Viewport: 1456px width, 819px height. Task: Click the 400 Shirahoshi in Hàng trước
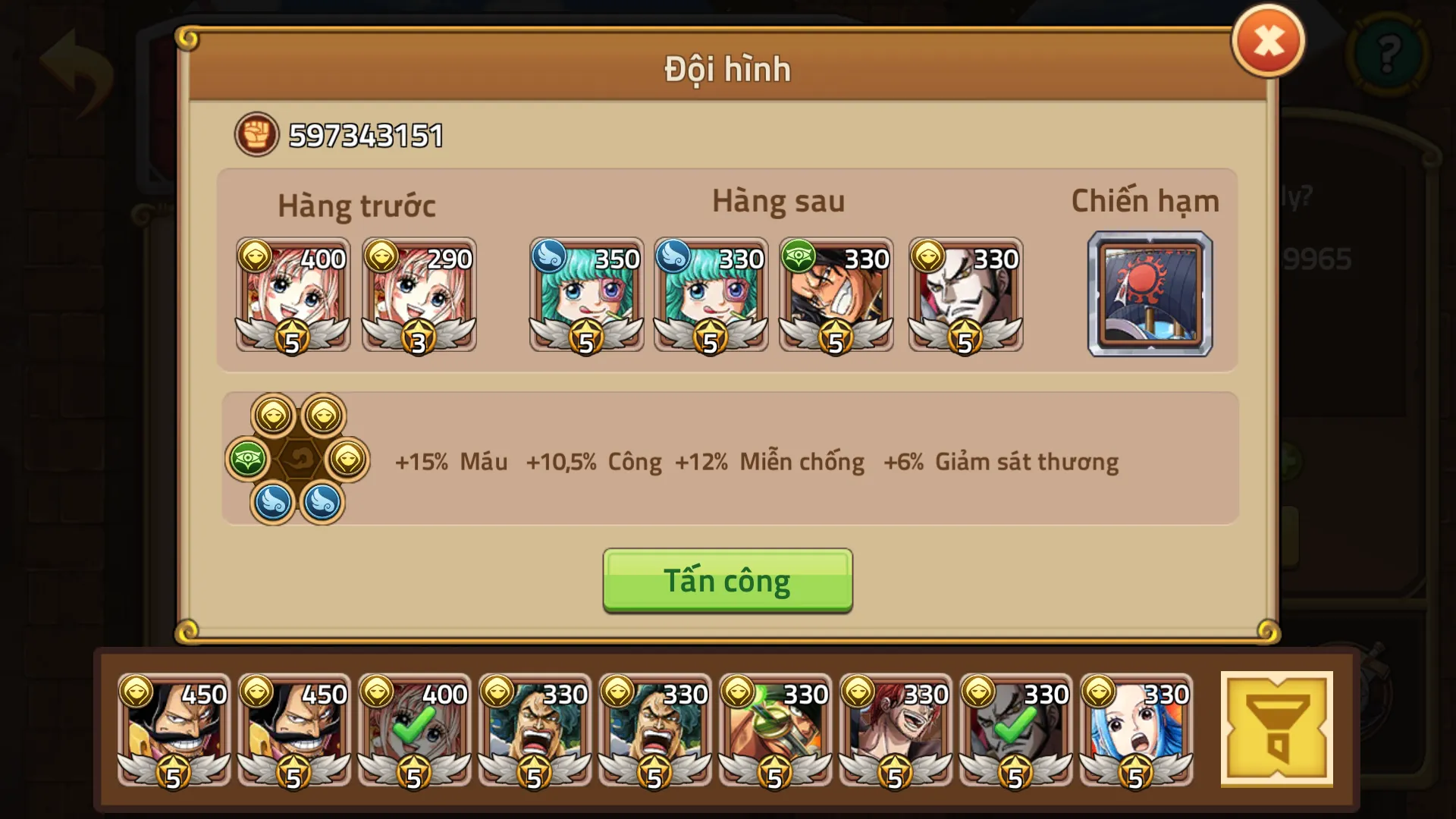[x=293, y=294]
